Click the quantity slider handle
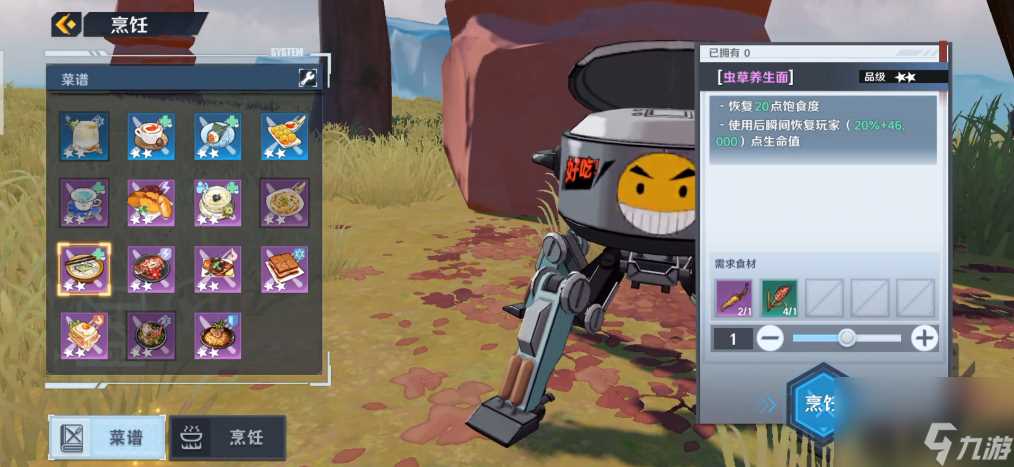1014x467 pixels. tap(847, 338)
